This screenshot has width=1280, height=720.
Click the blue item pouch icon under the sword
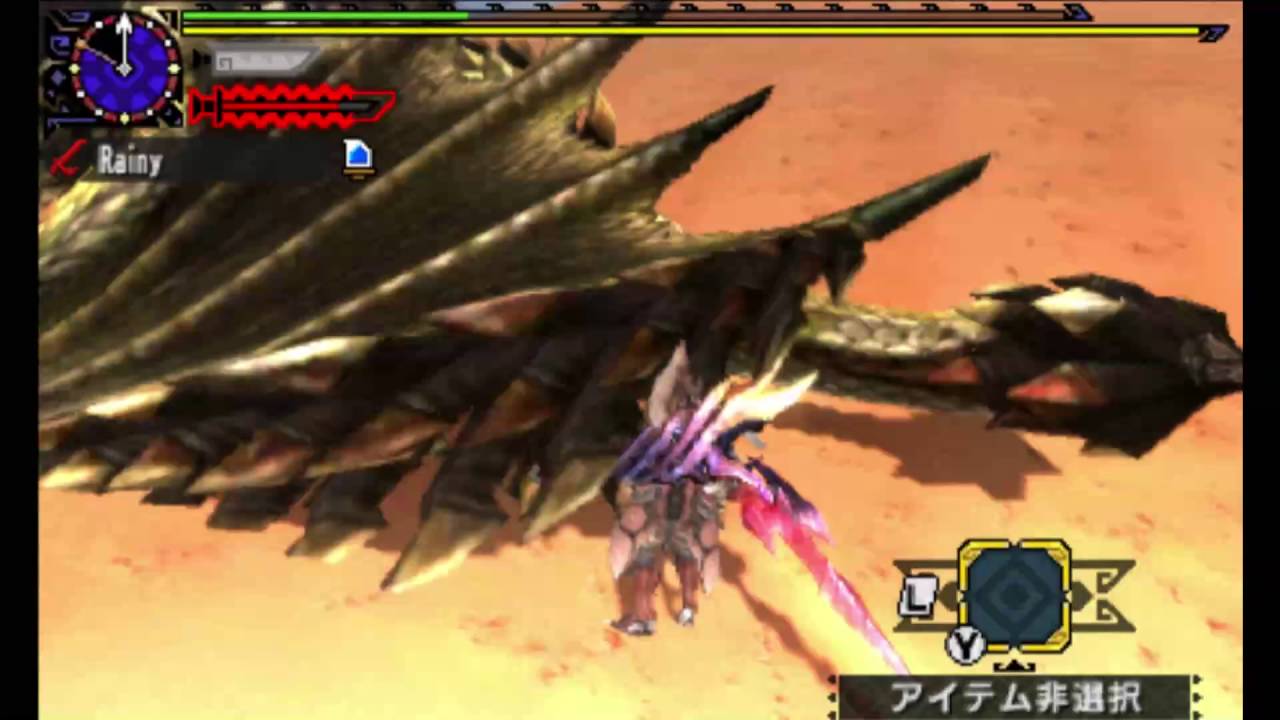[358, 155]
